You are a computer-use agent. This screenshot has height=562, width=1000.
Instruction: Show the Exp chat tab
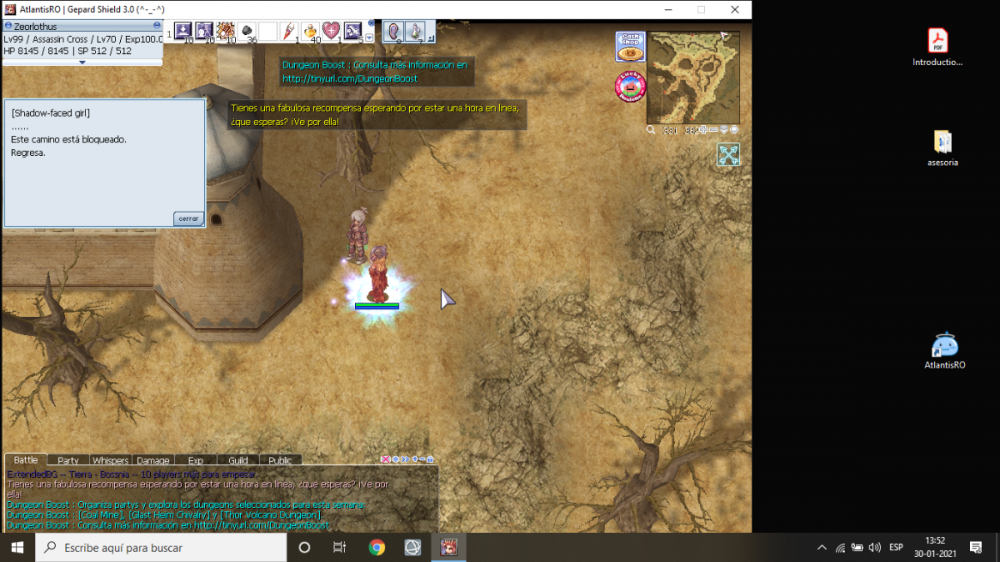pos(195,461)
